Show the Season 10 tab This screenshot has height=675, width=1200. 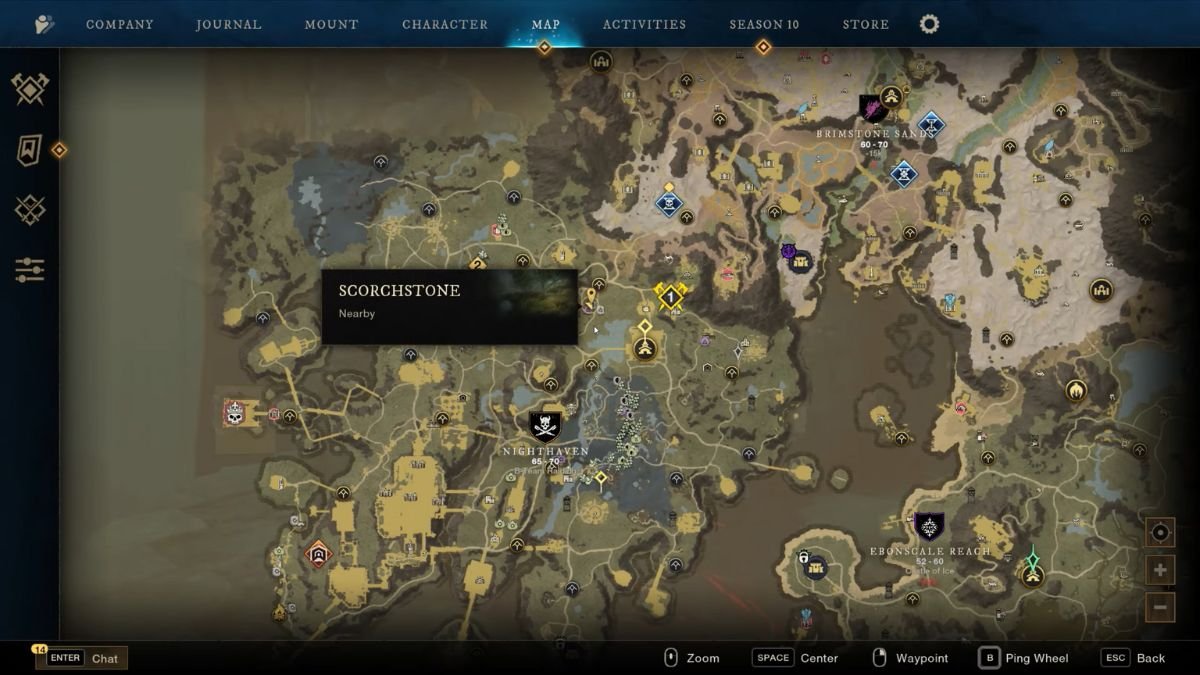[764, 24]
